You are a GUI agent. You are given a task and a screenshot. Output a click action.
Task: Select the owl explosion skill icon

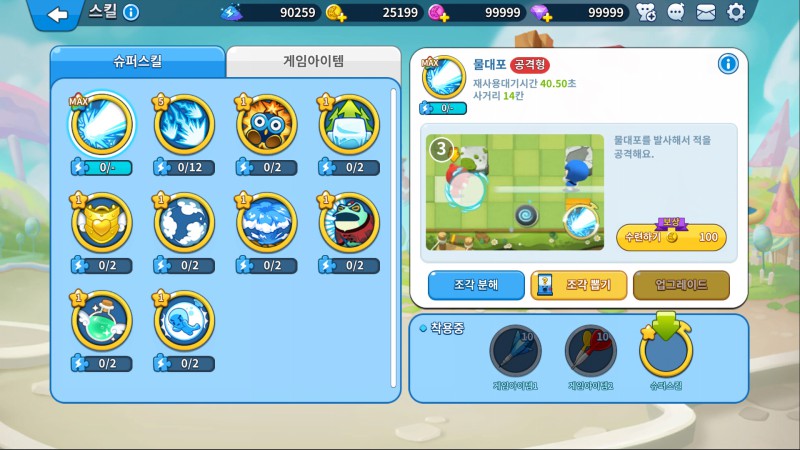267,123
